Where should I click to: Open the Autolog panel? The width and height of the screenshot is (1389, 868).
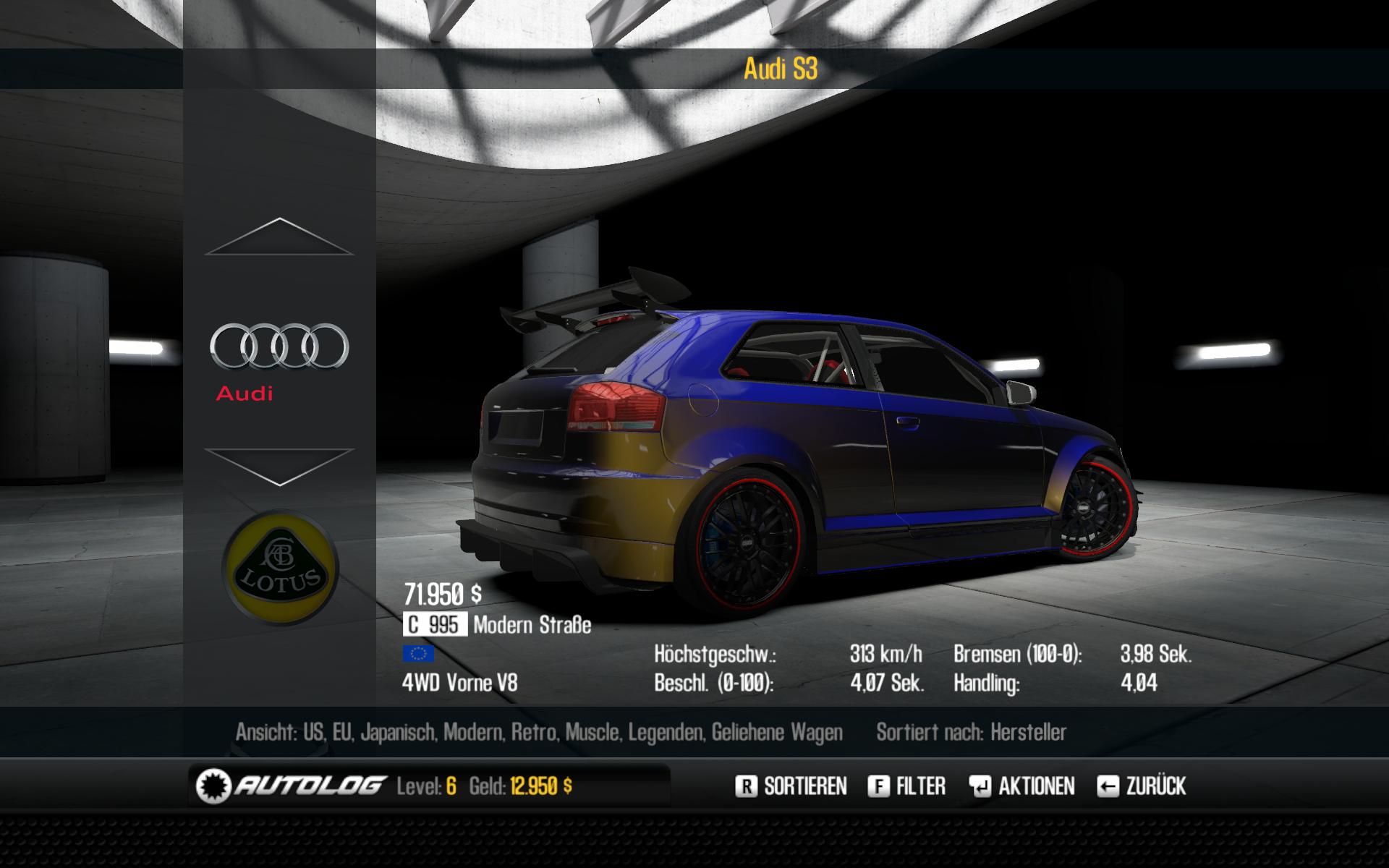coord(290,786)
